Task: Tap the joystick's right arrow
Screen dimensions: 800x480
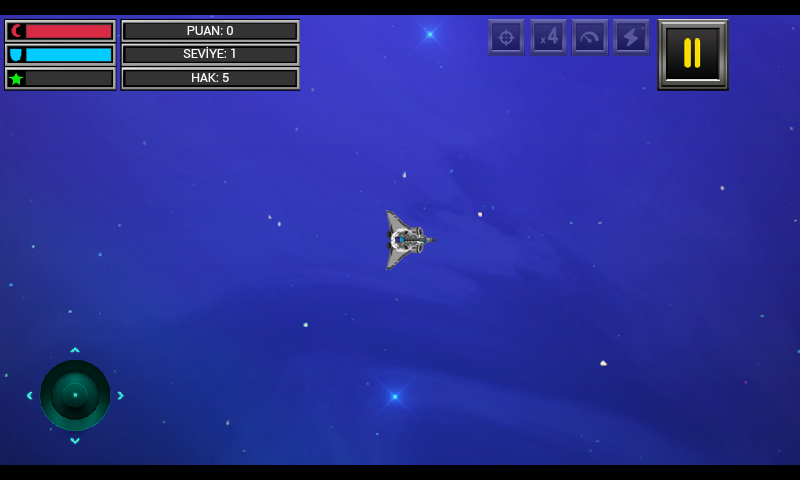Action: (x=121, y=395)
